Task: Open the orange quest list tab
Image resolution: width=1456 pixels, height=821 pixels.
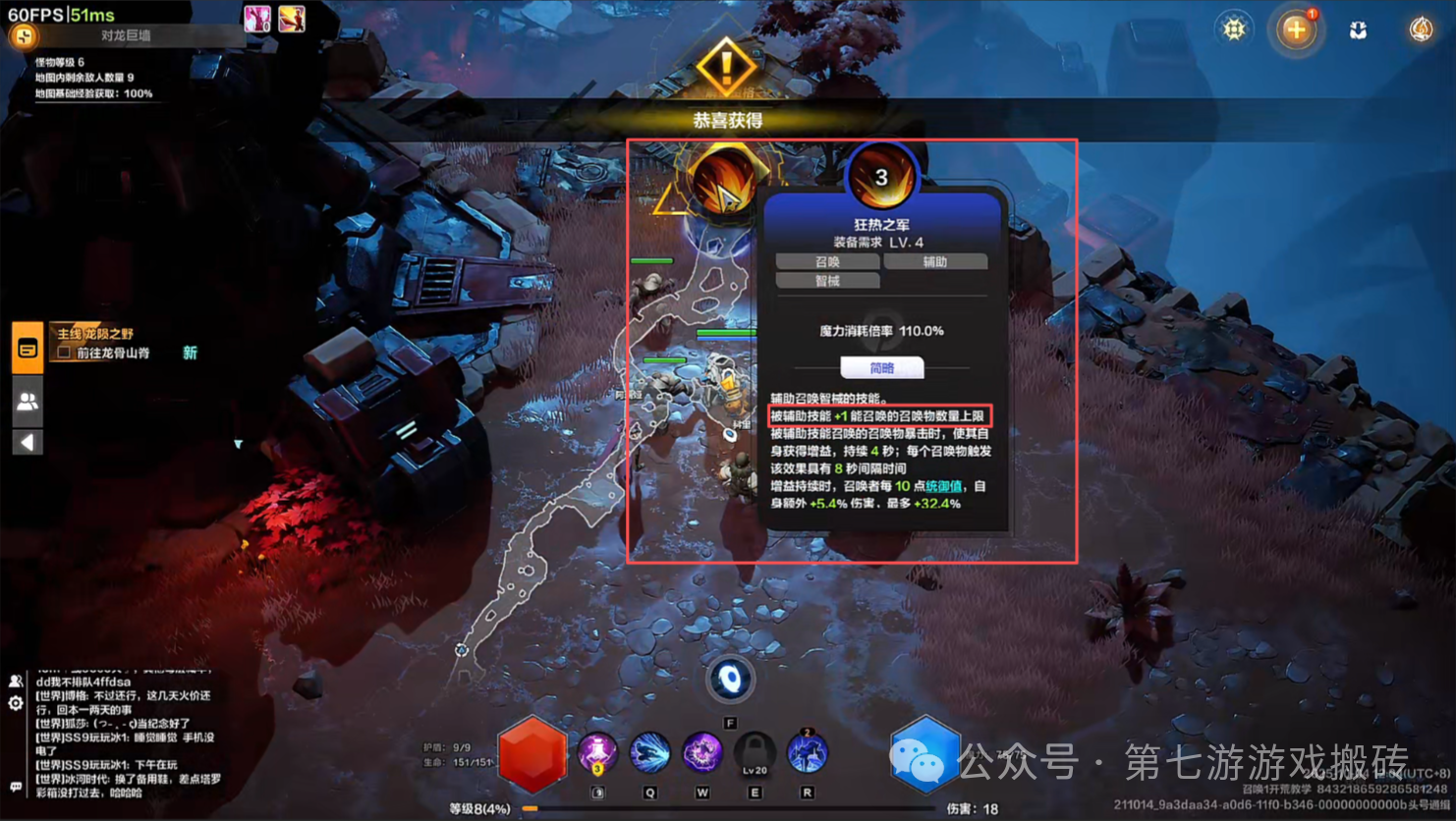Action: [28, 348]
